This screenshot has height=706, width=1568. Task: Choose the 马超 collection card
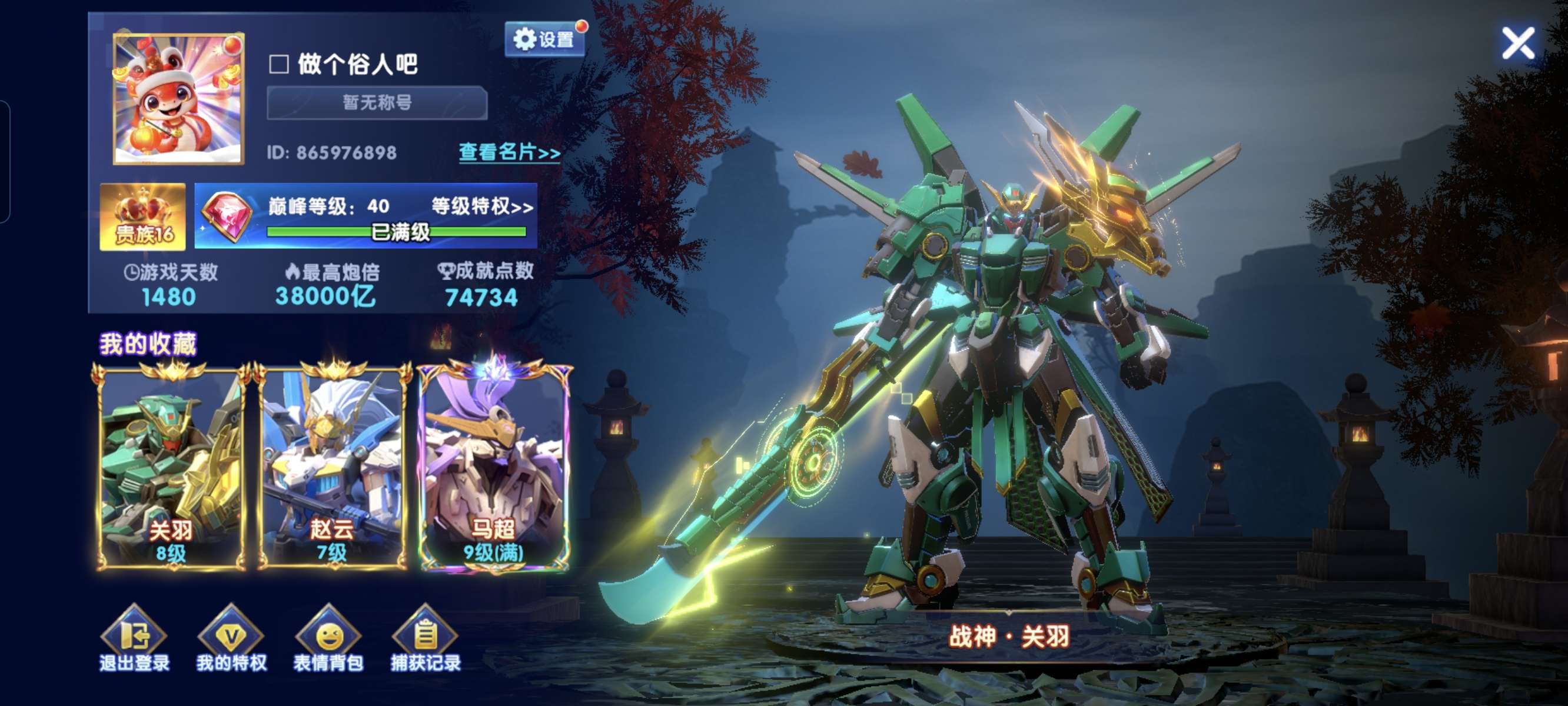point(493,467)
